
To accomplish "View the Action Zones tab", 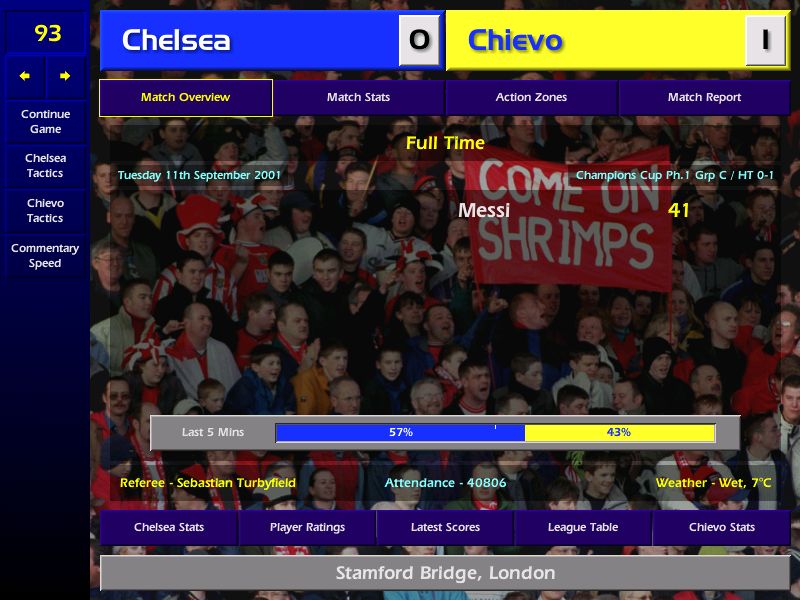I will pos(531,98).
